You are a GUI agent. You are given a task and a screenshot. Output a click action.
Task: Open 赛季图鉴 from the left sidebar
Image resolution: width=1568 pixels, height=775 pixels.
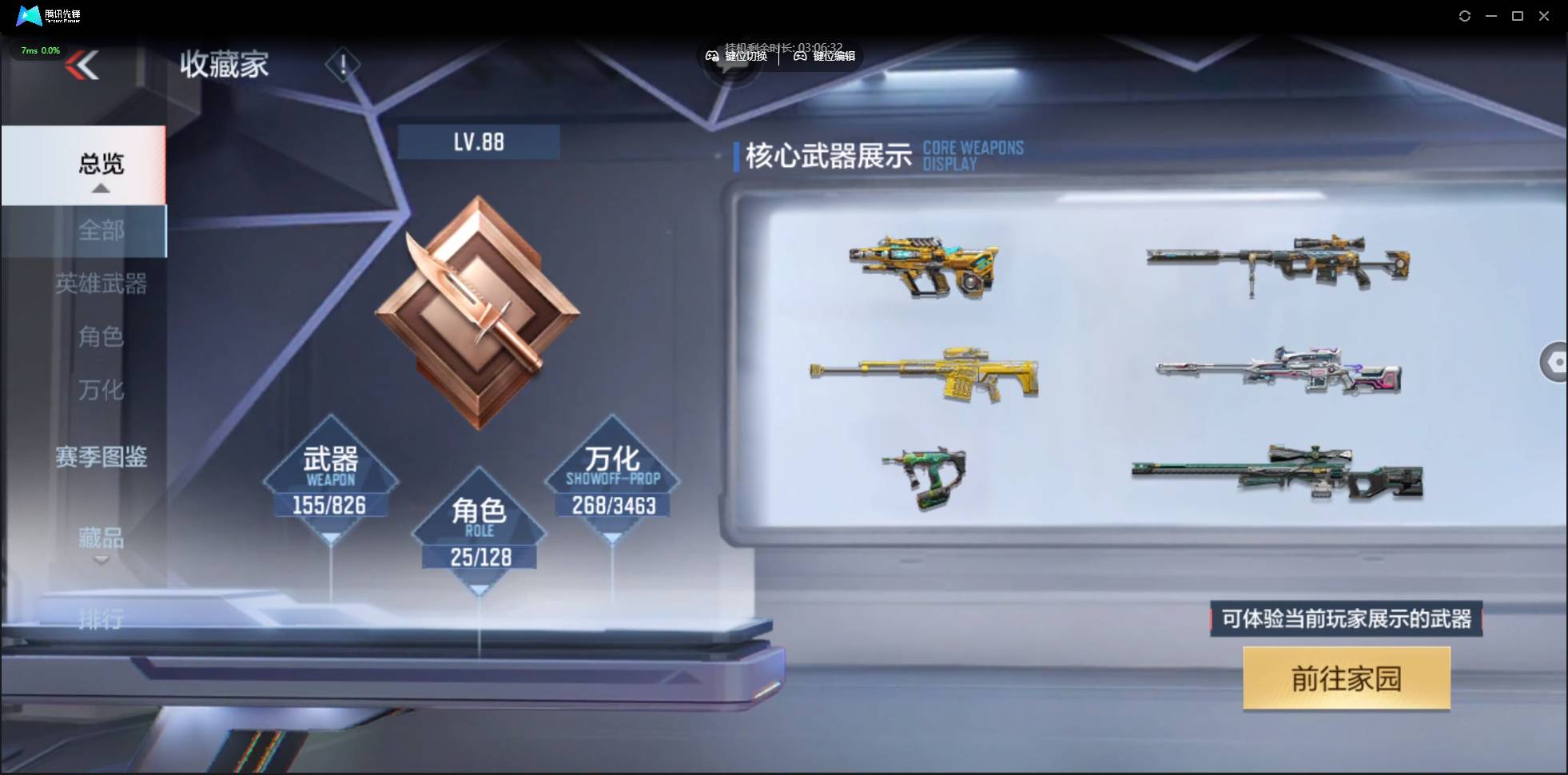click(x=102, y=456)
